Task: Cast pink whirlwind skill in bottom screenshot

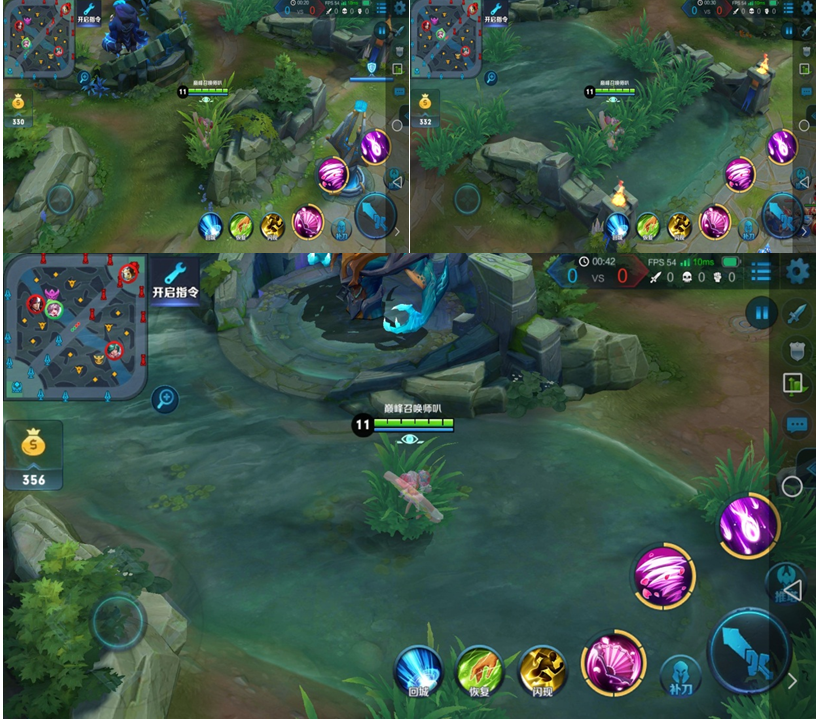Action: pos(664,575)
